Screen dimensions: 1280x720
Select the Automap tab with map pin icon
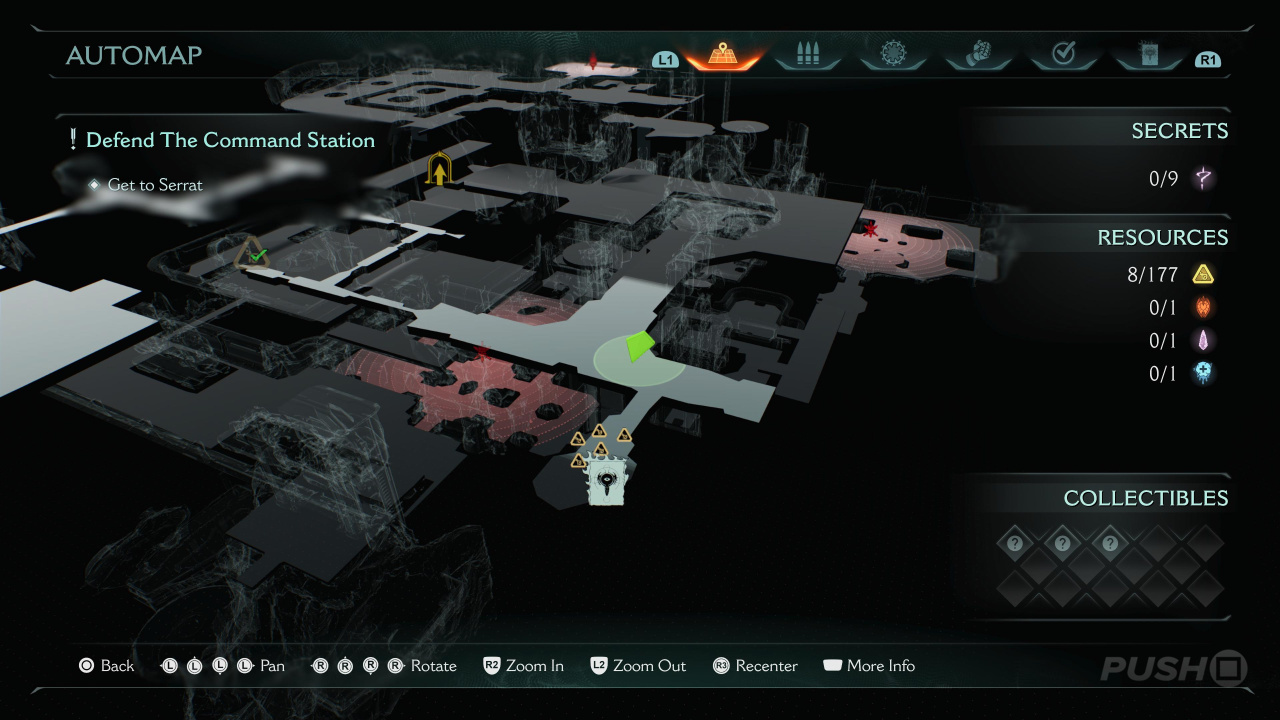click(722, 56)
